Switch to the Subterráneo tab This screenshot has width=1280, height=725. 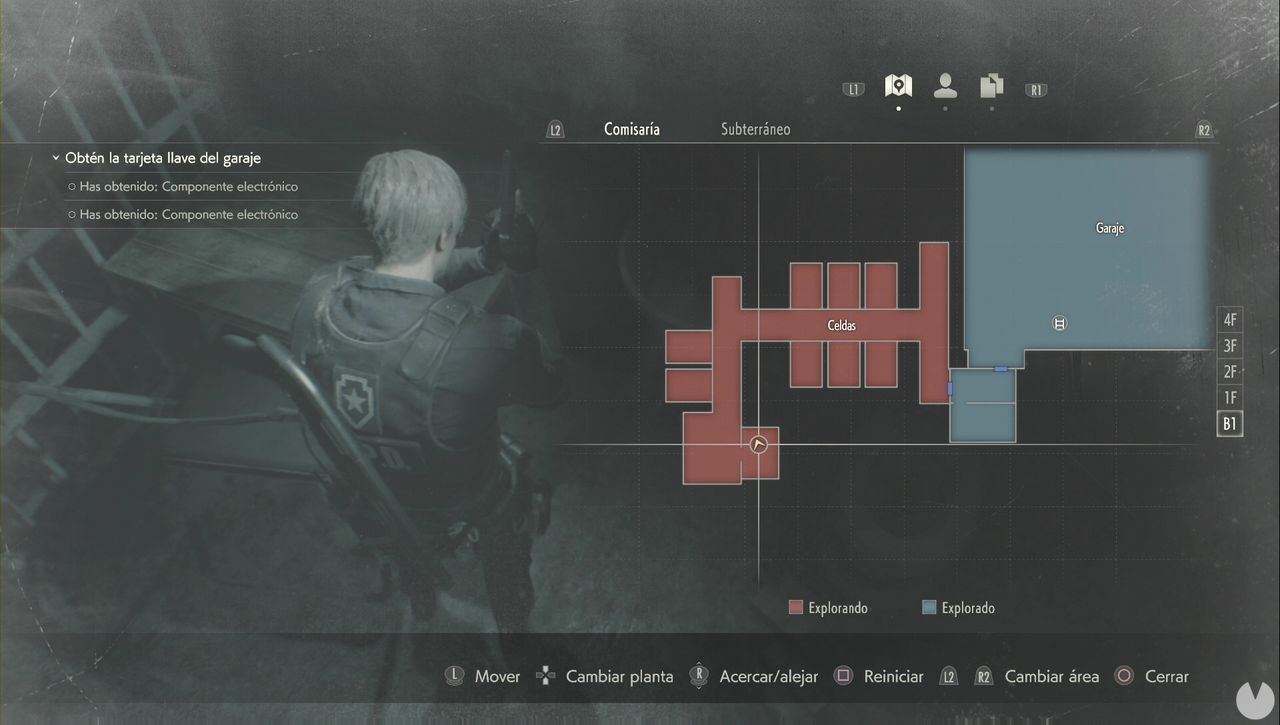(755, 128)
